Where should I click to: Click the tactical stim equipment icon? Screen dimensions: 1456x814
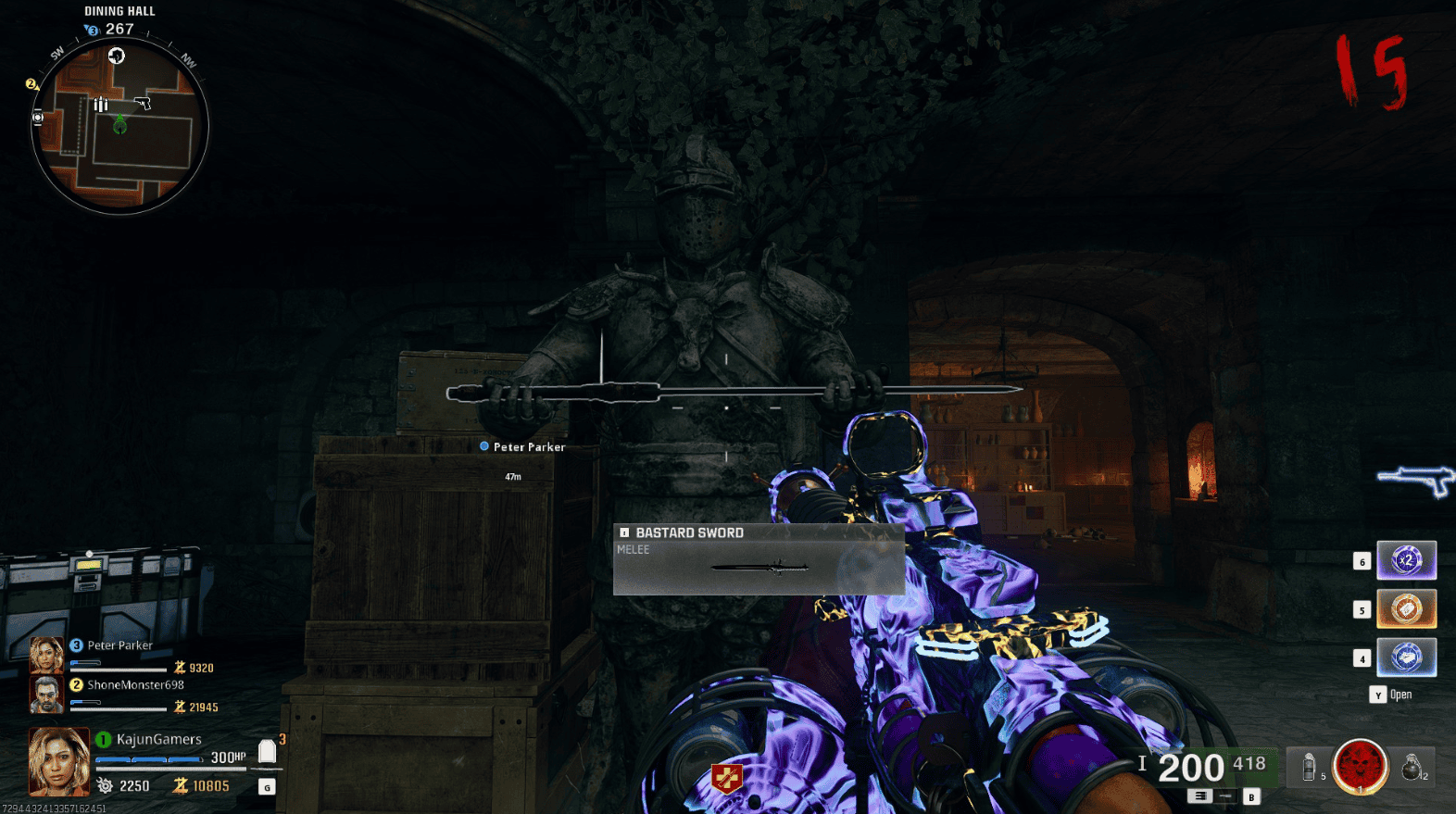click(1310, 767)
